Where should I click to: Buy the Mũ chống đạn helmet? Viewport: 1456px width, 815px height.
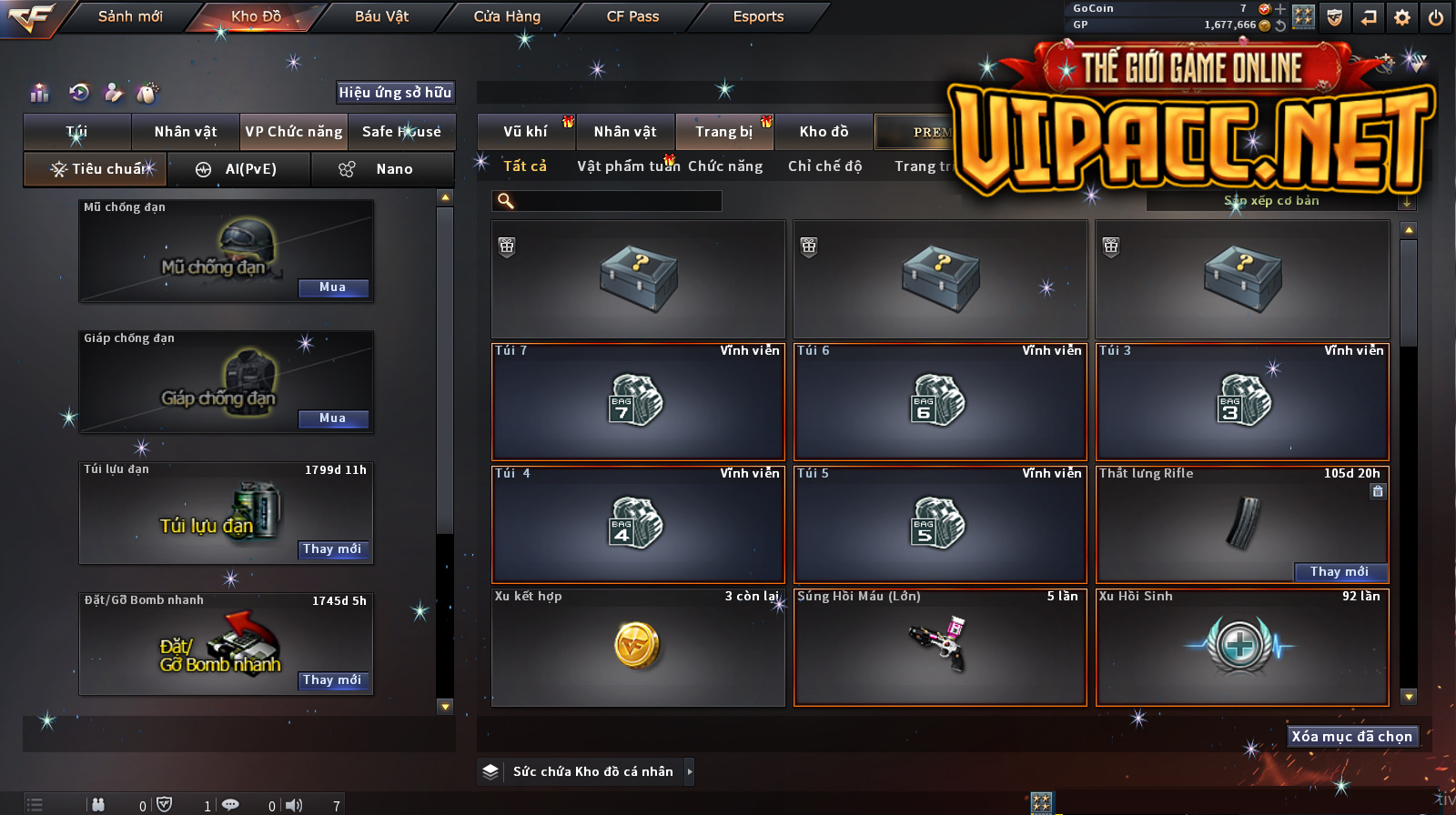tap(333, 287)
